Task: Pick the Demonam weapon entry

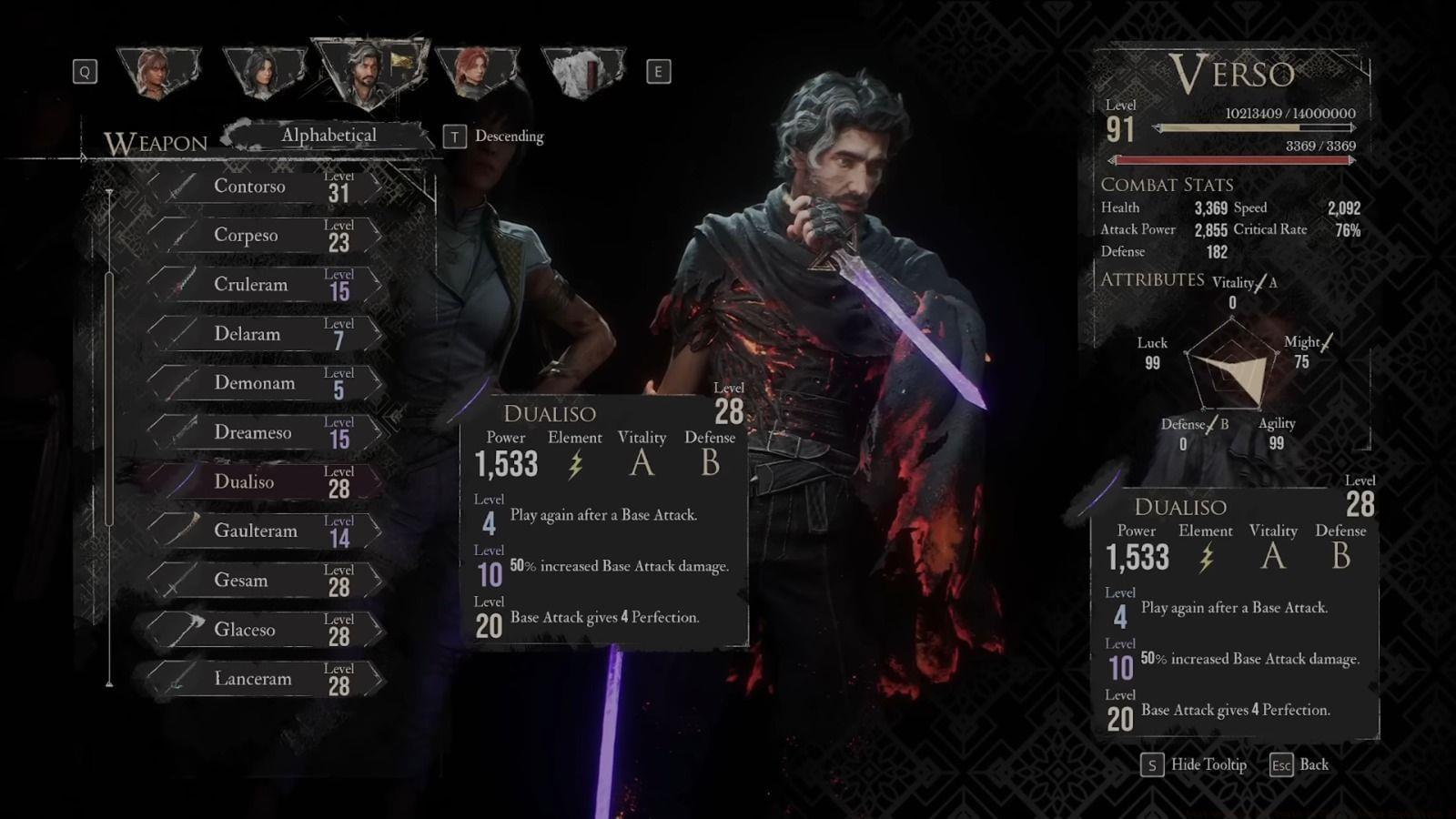Action: coord(264,383)
